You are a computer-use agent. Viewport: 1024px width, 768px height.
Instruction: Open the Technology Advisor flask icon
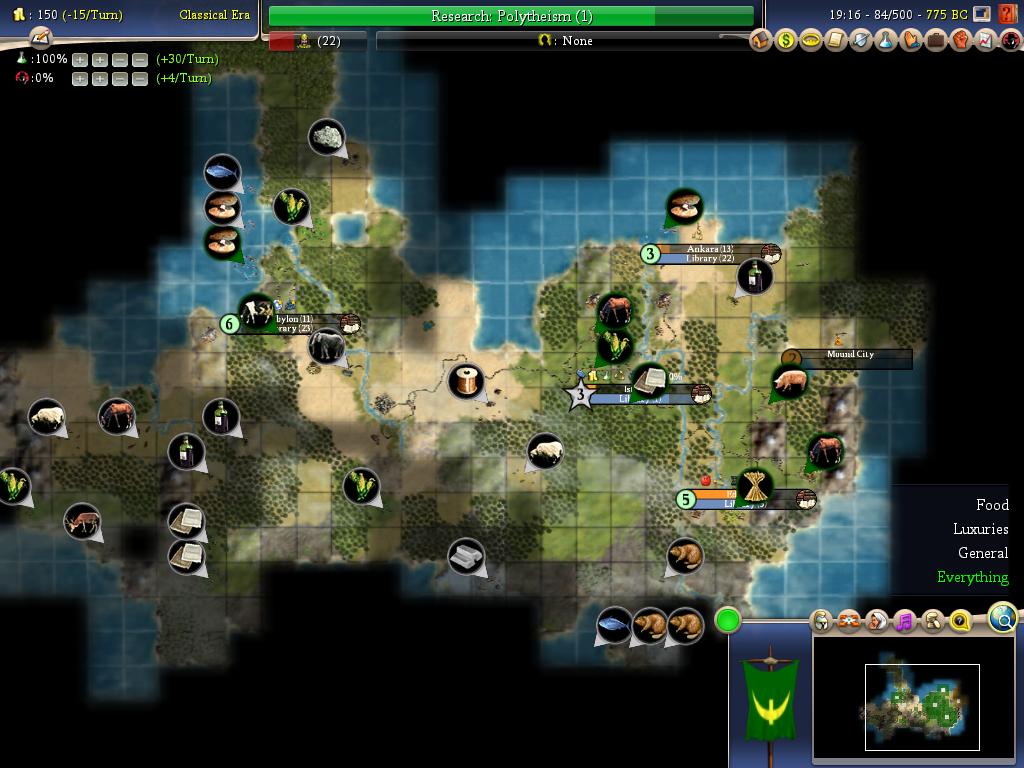[x=886, y=41]
